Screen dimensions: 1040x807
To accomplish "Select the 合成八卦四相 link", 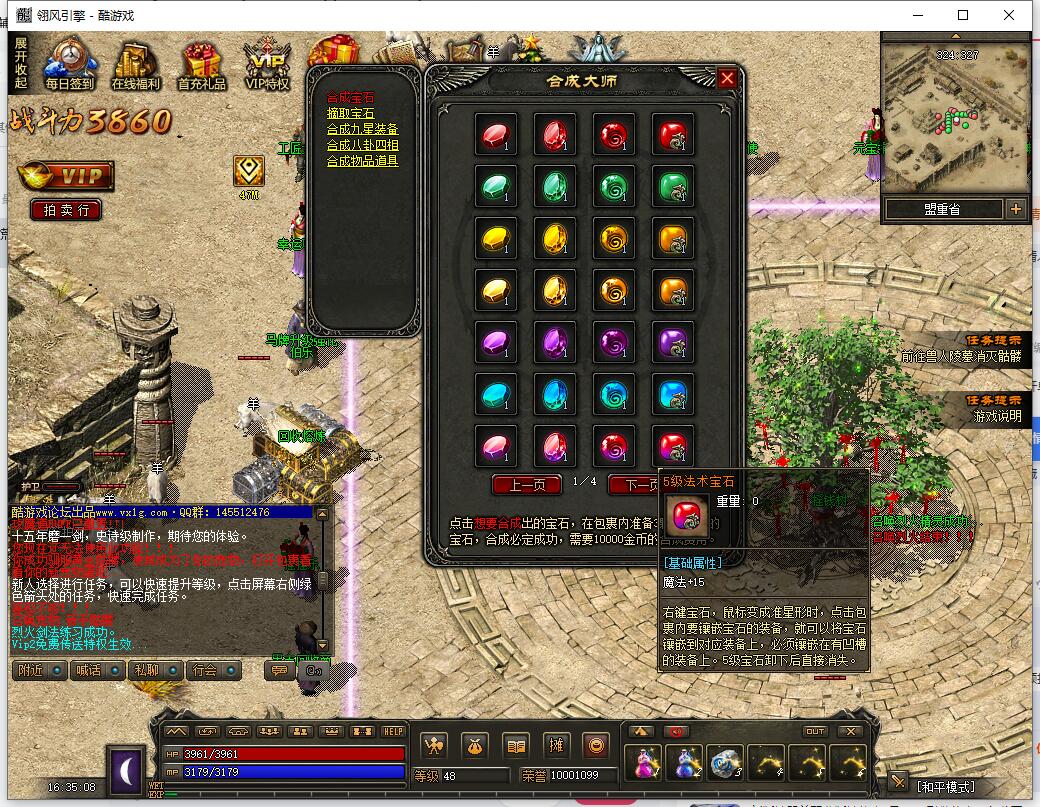I will coord(362,145).
